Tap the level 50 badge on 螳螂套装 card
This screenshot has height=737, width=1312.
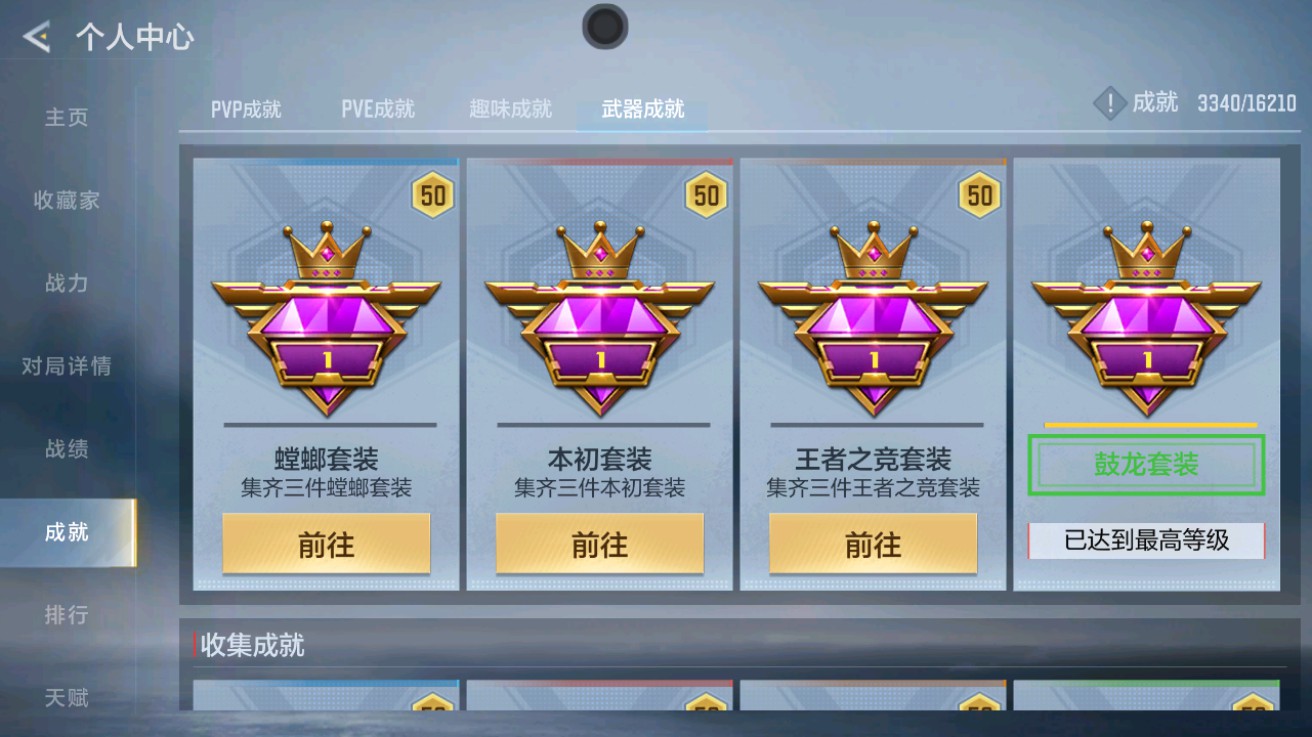[434, 194]
